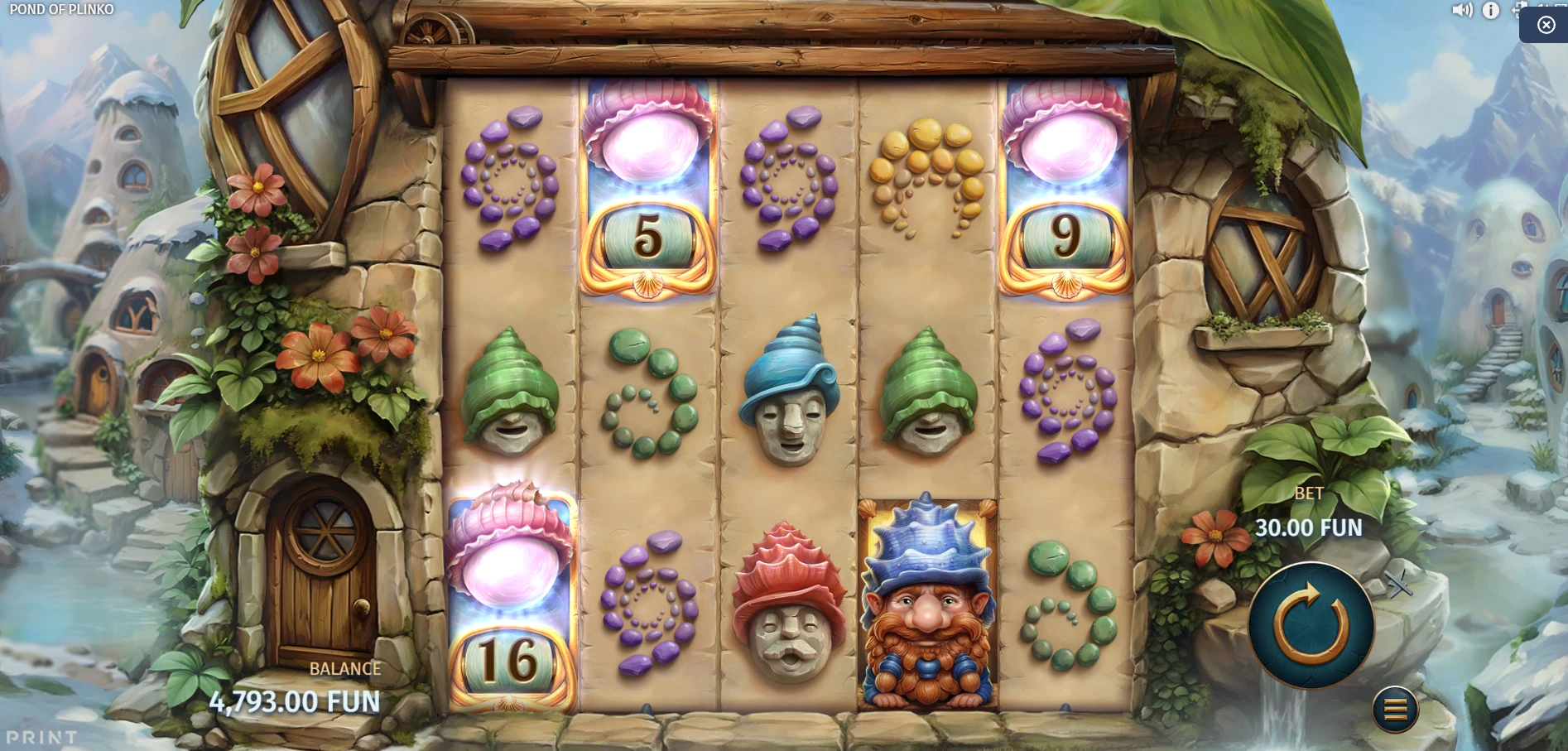Mute the sound with the speaker icon
The image size is (1568, 751).
click(x=1462, y=10)
